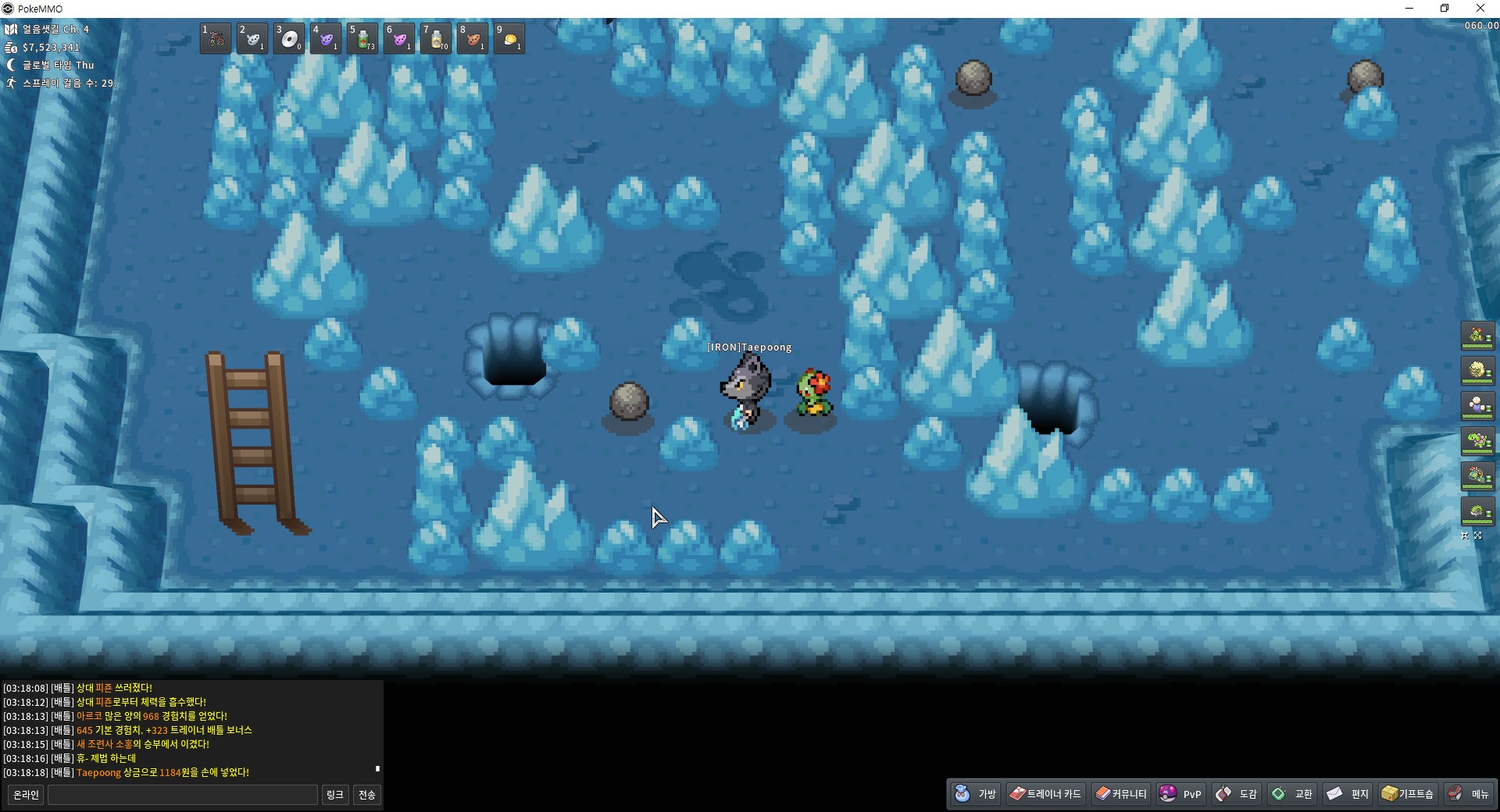1500x812 pixels.
Task: Open the 메뉴 main menu
Action: (1469, 794)
